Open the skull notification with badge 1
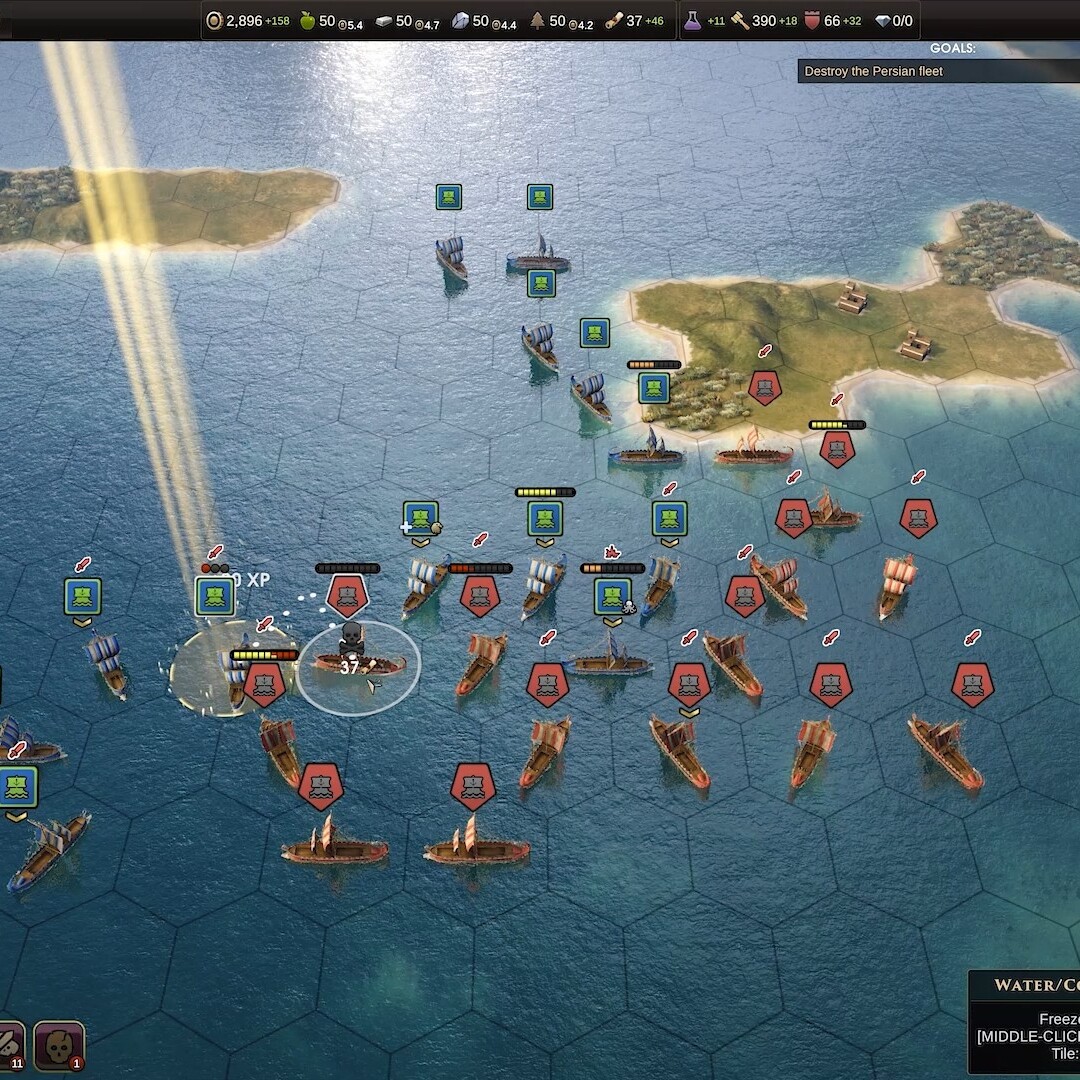The width and height of the screenshot is (1080, 1080). coord(58,1046)
